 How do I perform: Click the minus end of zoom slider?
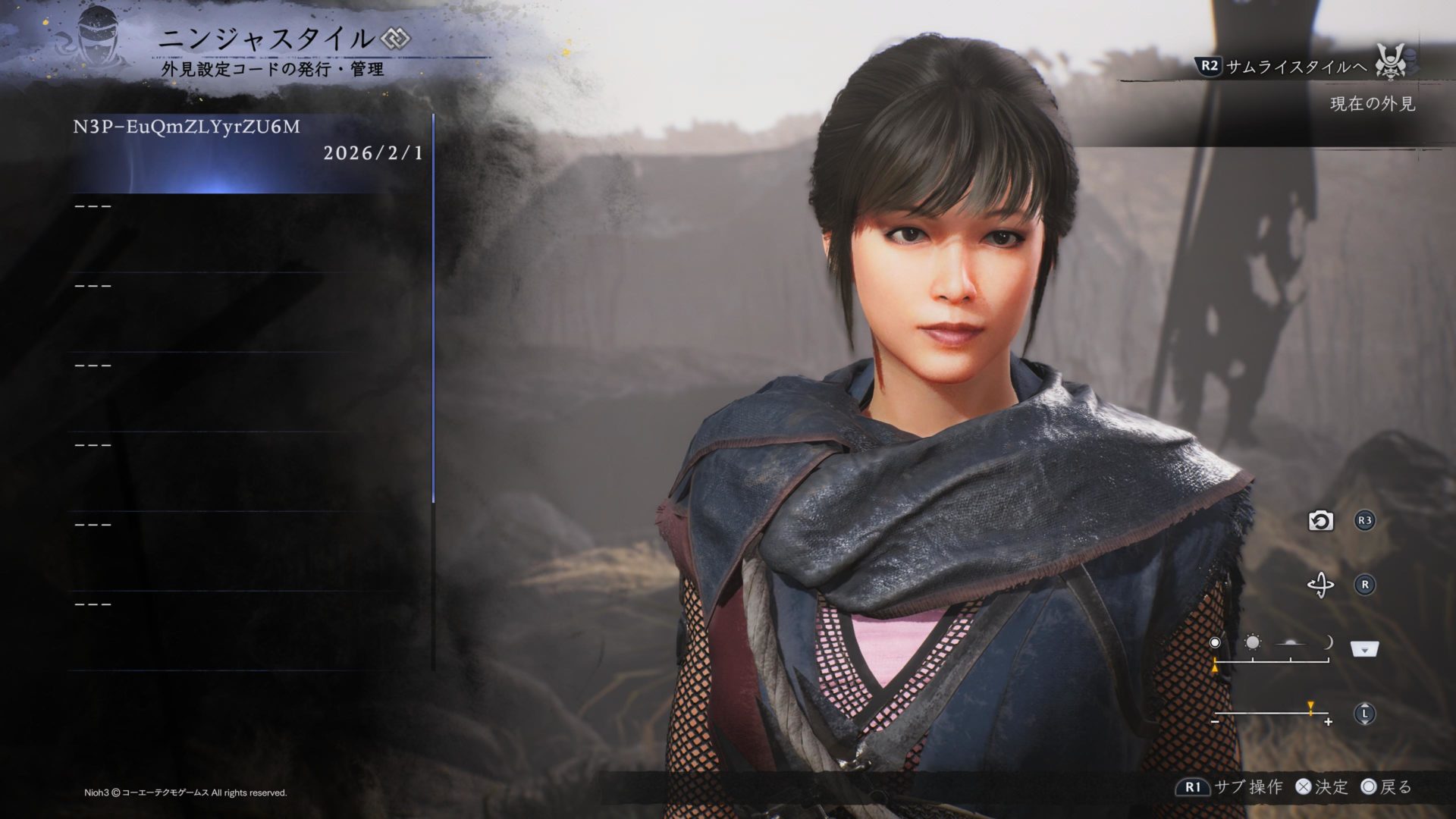(1216, 723)
